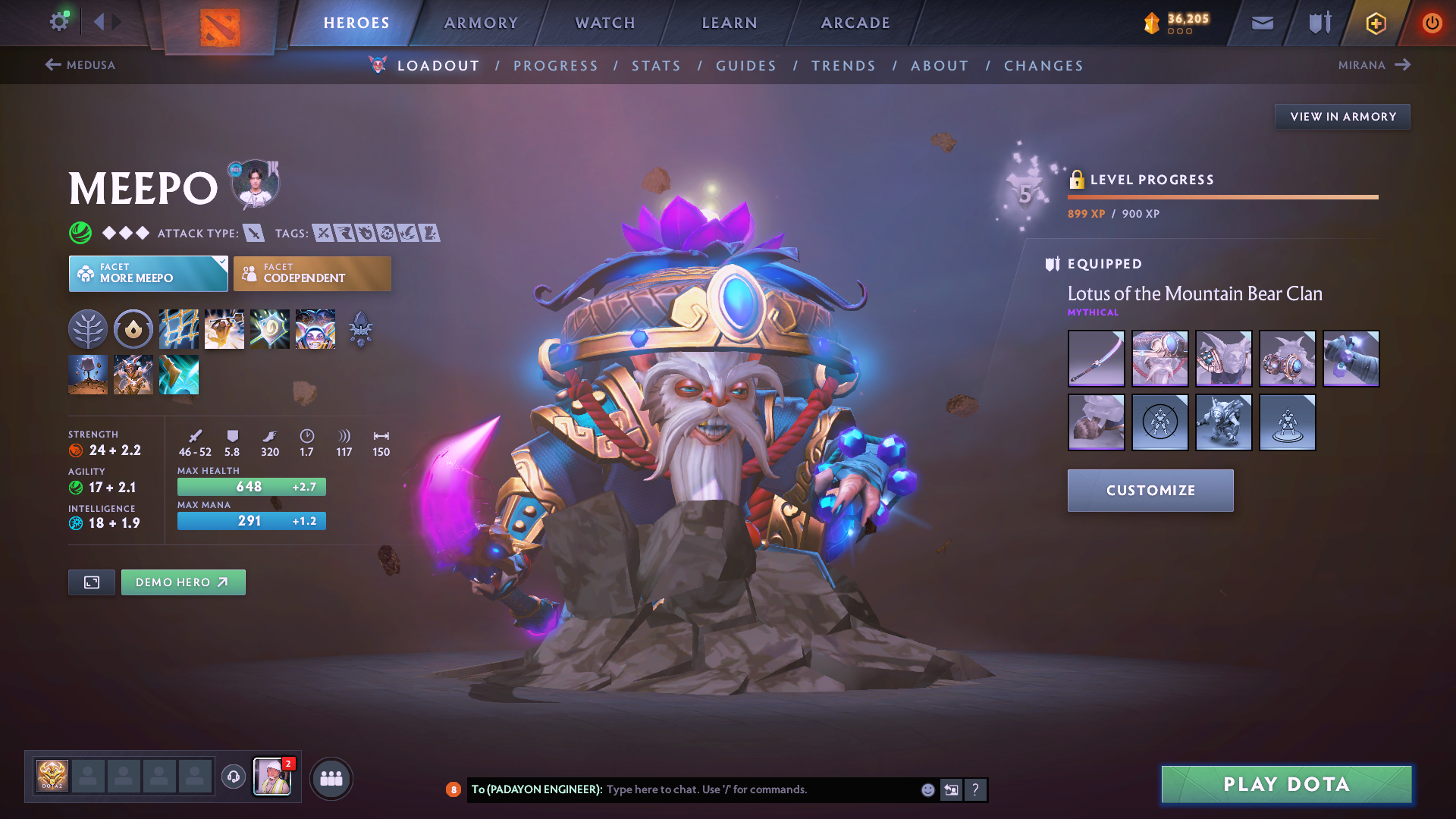Show the hero Progress section
Viewport: 1456px width, 819px height.
(556, 66)
